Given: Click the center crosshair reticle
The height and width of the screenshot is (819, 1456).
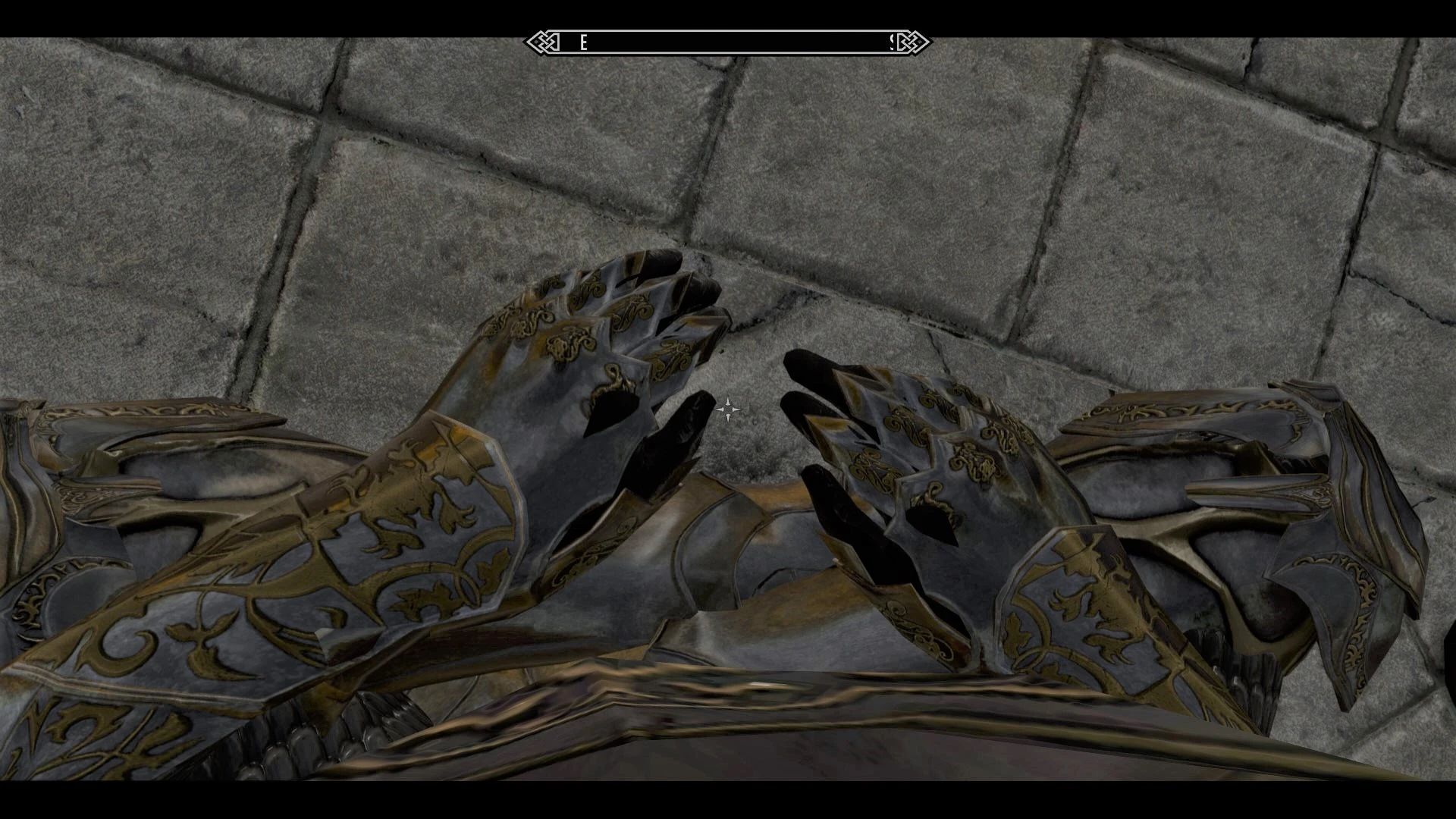Looking at the screenshot, I should (726, 411).
